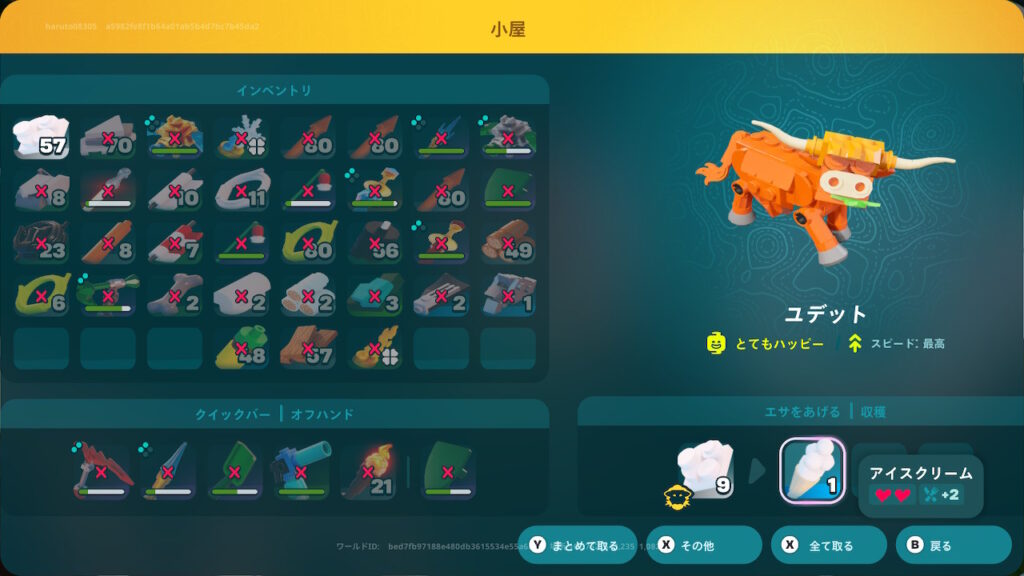This screenshot has width=1024, height=576.
Task: Choose the teal launcher in the quickbar
Action: pos(301,473)
